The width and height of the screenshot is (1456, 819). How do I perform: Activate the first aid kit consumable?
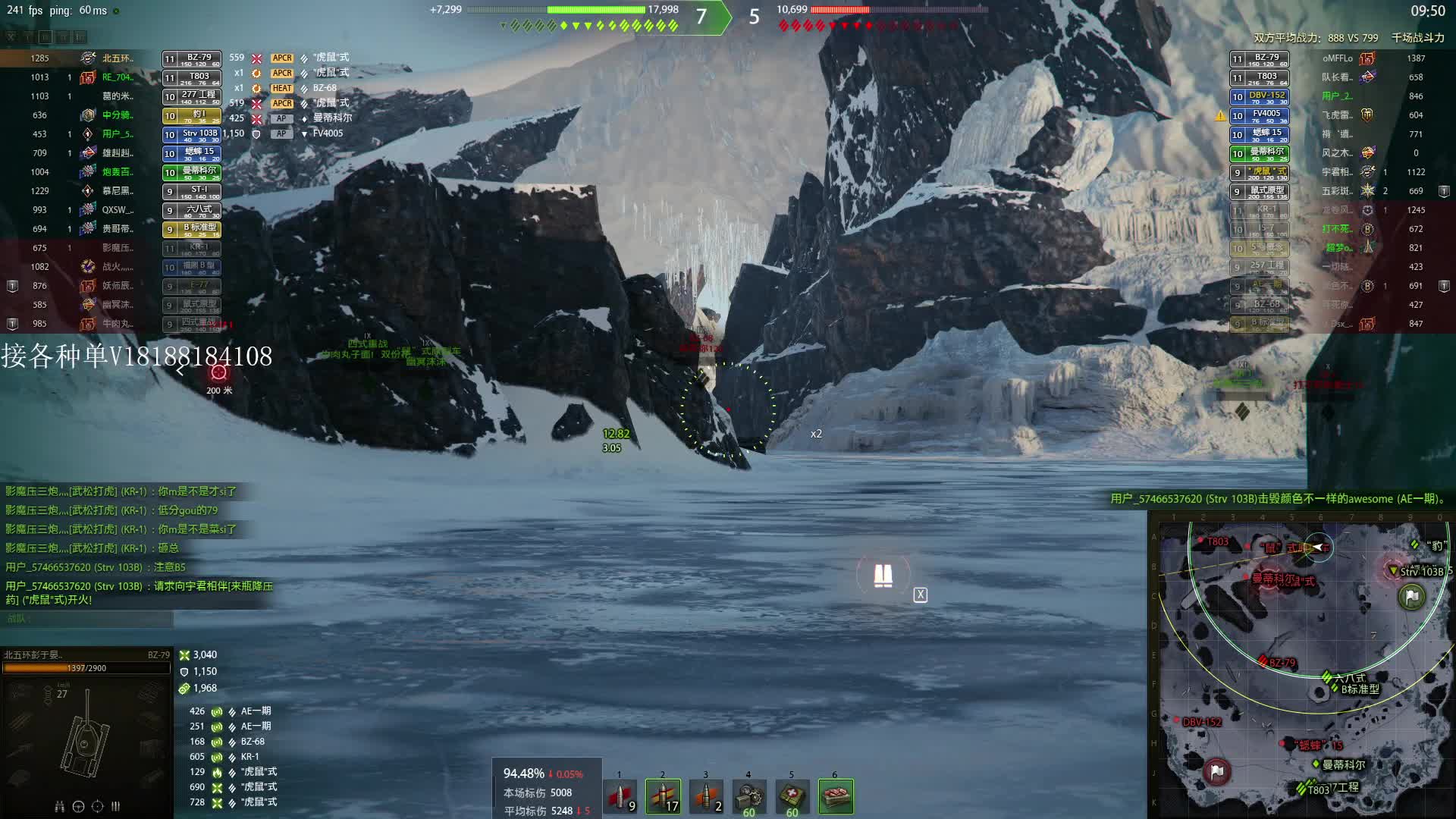coord(792,796)
